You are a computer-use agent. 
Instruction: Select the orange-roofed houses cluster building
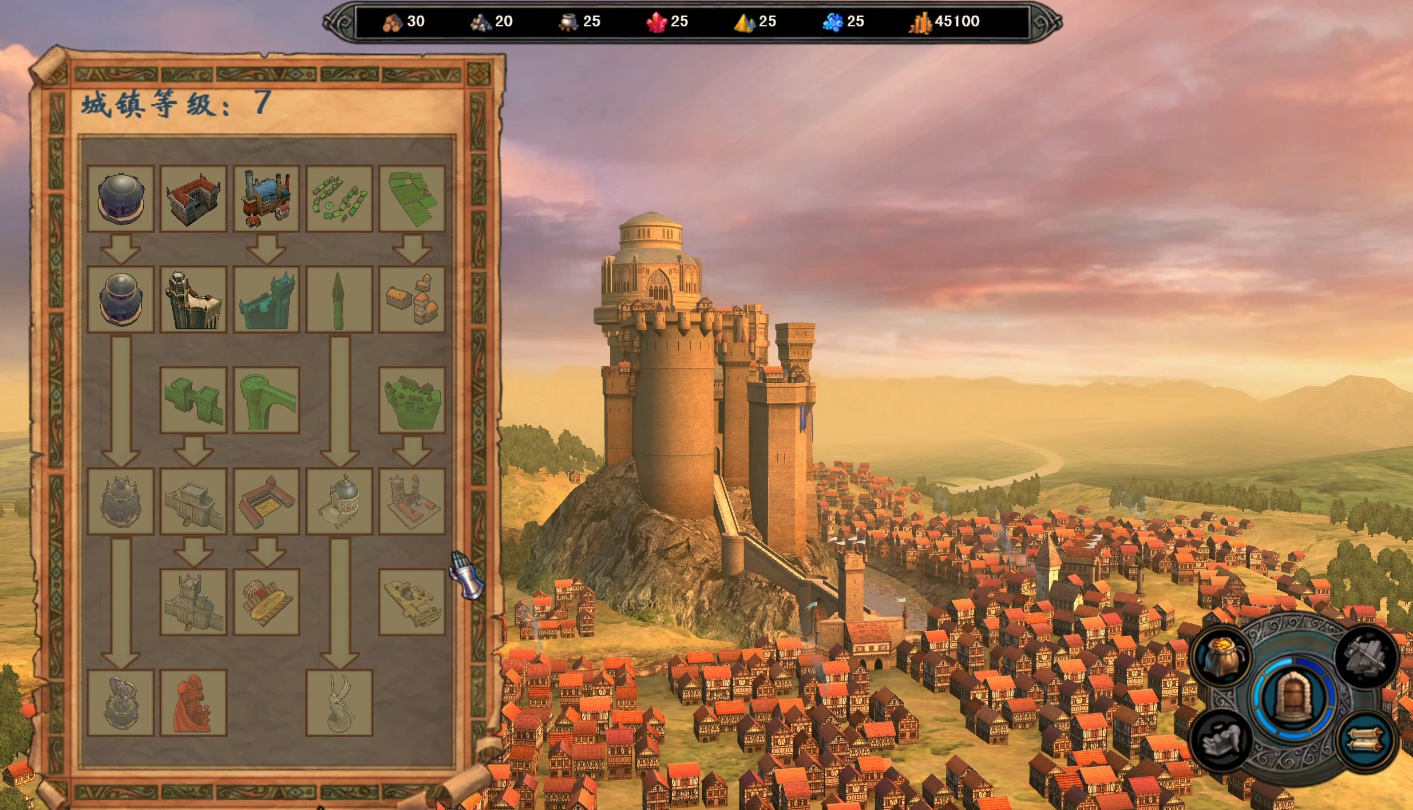click(x=412, y=299)
